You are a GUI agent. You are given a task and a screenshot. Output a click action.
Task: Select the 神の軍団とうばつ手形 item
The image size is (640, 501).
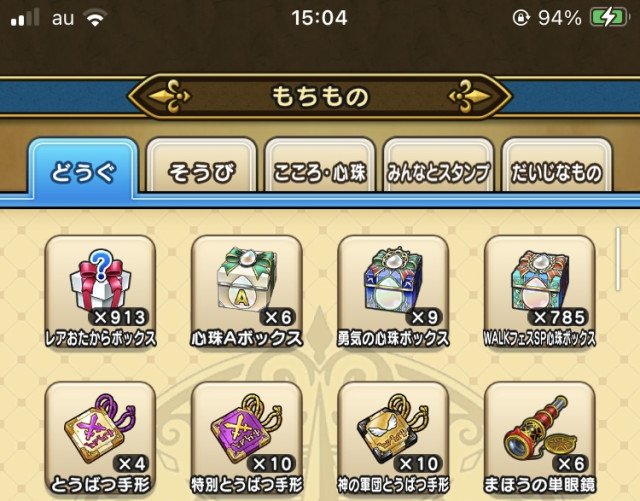(x=392, y=430)
